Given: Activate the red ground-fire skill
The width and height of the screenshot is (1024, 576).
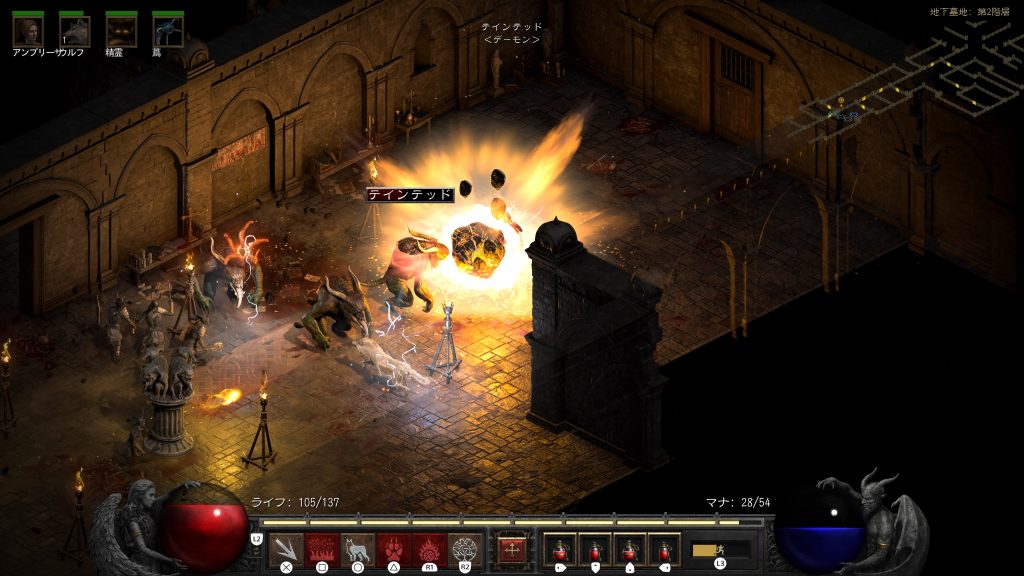Looking at the screenshot, I should point(322,549).
